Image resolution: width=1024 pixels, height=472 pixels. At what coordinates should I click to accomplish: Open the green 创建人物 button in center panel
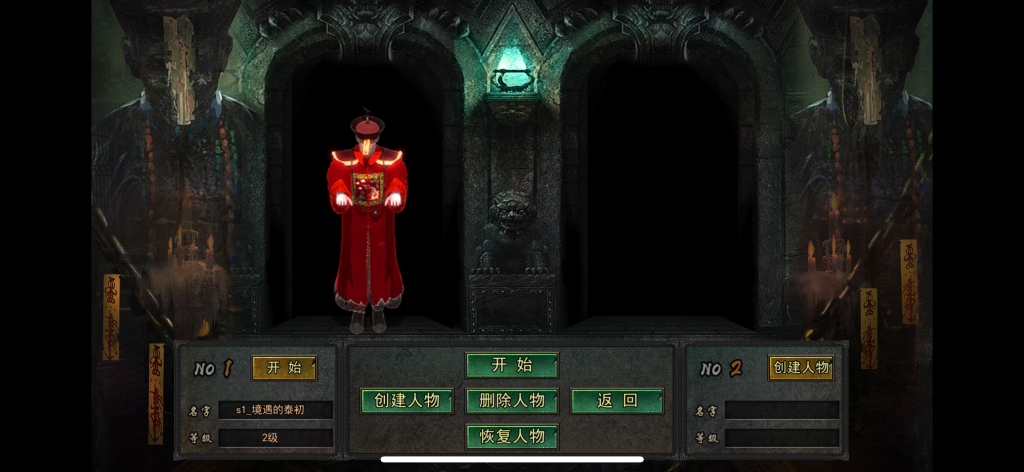click(407, 401)
